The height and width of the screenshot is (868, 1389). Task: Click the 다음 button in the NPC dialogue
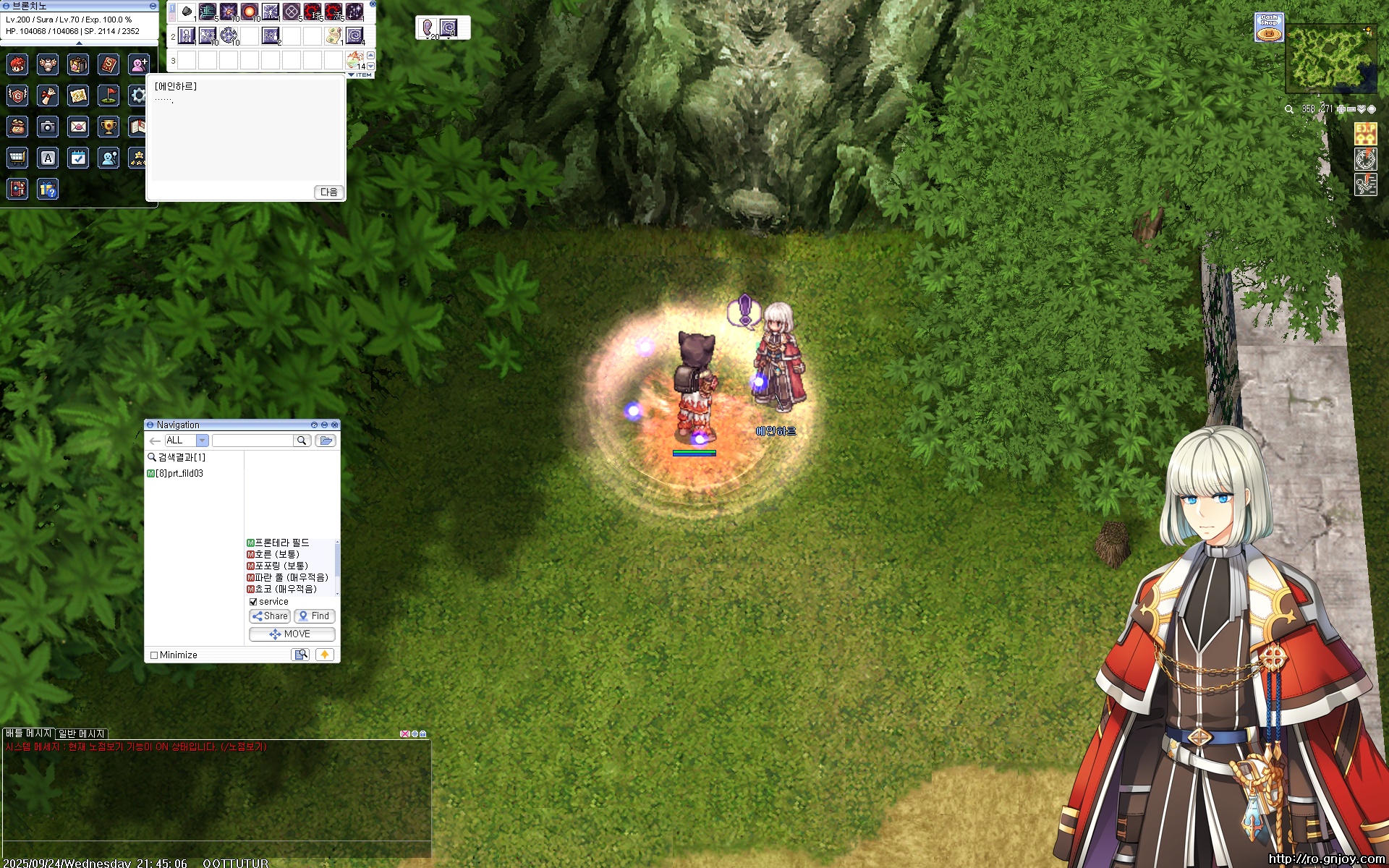click(329, 192)
